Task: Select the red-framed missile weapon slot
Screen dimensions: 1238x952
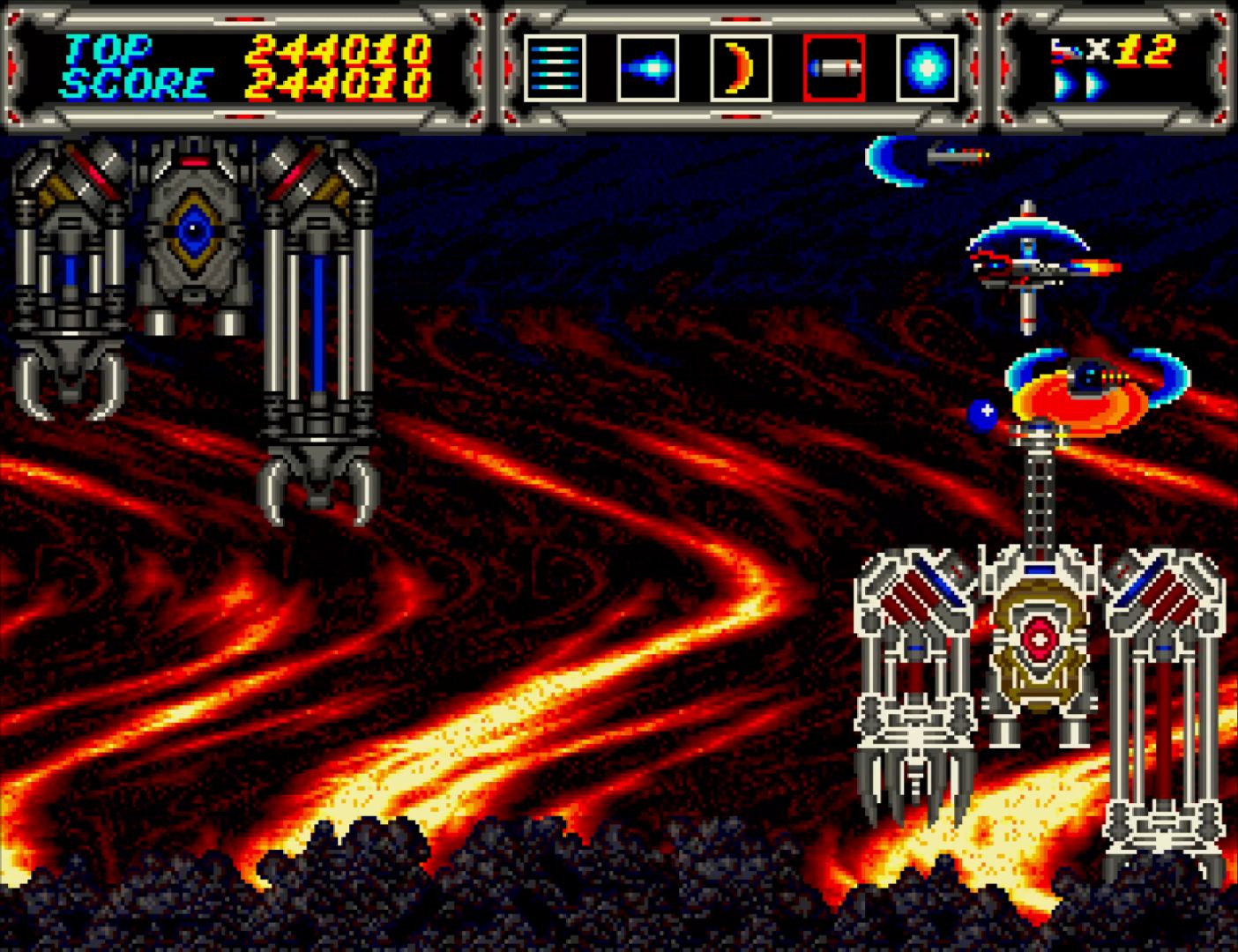Action: coord(833,68)
